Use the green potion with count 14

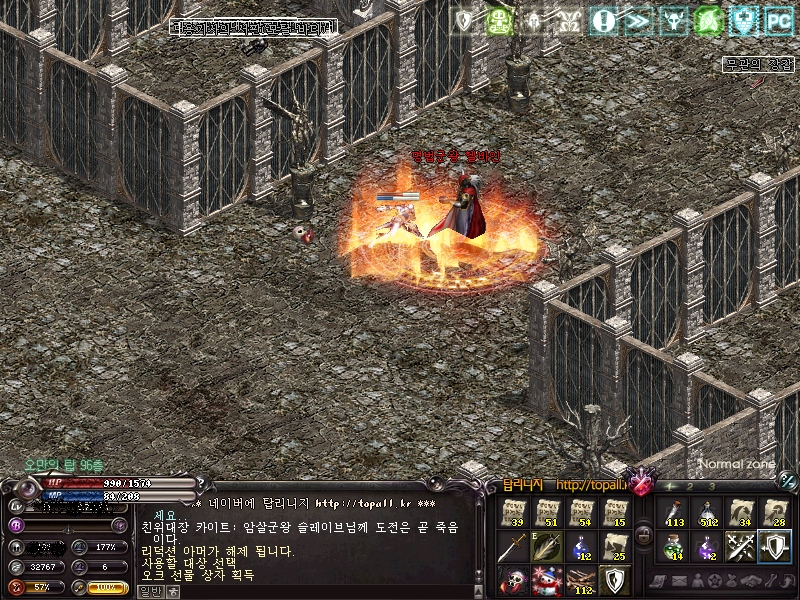672,546
